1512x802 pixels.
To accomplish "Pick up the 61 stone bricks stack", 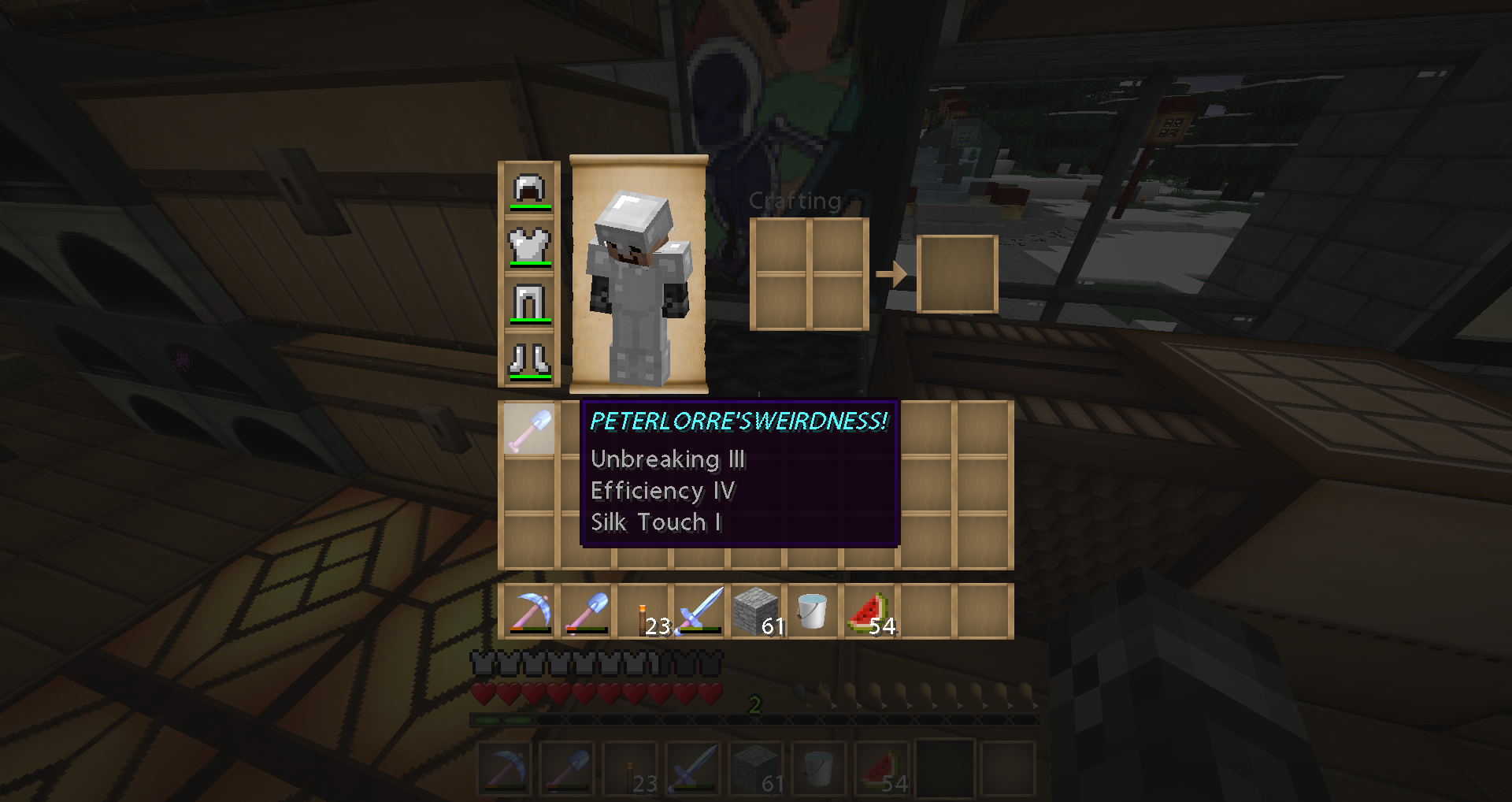I will click(756, 612).
